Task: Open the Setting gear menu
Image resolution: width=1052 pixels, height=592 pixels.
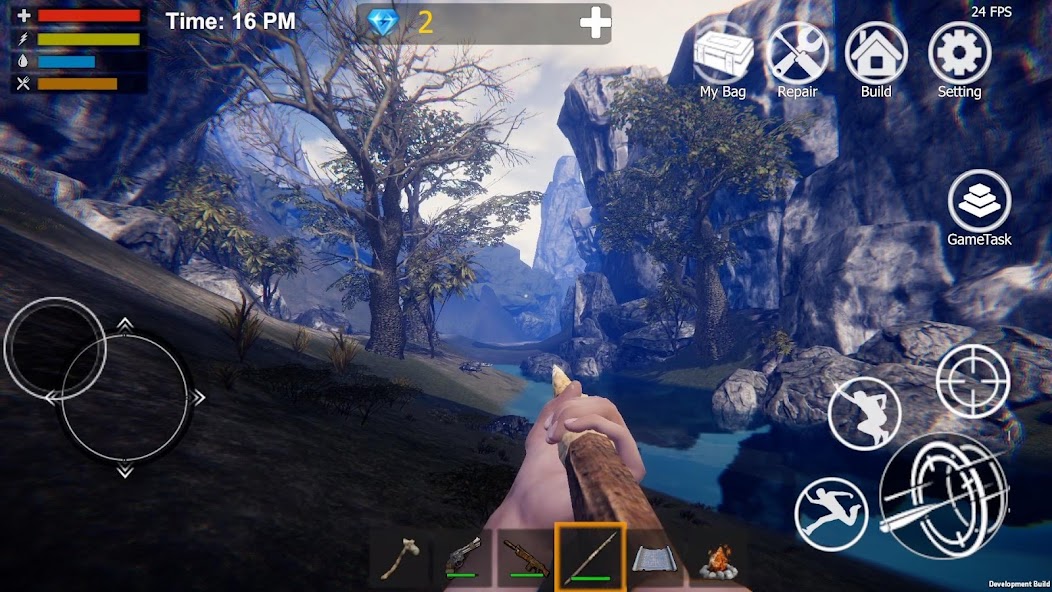Action: (x=959, y=54)
